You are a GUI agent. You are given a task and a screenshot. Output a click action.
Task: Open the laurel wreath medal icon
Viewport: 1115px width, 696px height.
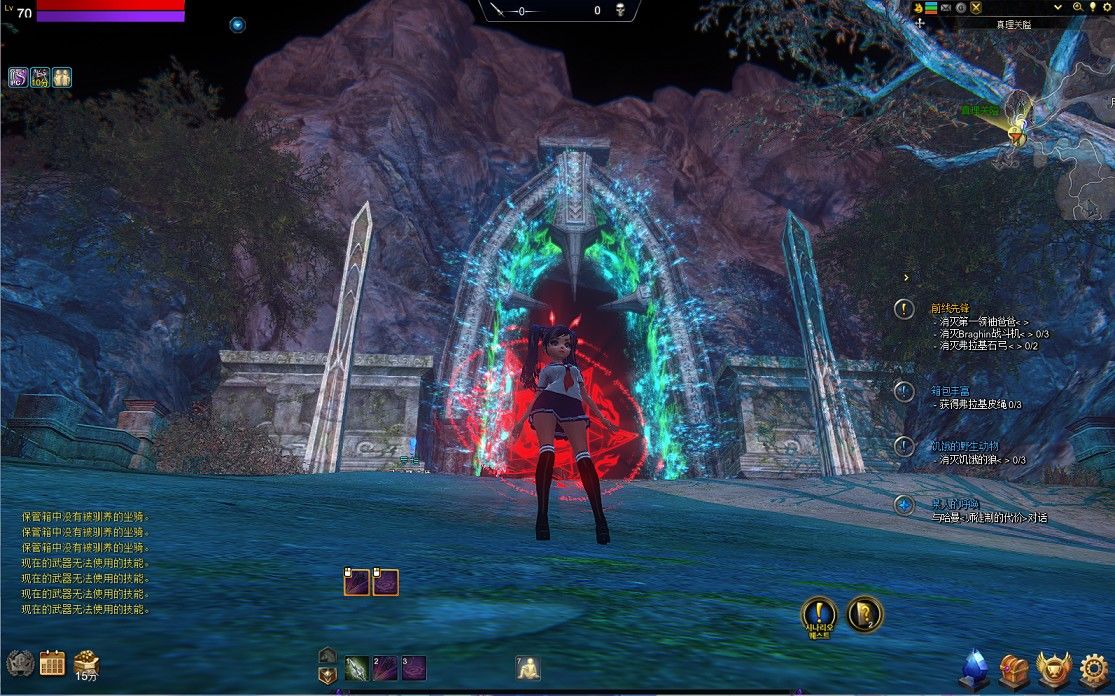click(20, 662)
